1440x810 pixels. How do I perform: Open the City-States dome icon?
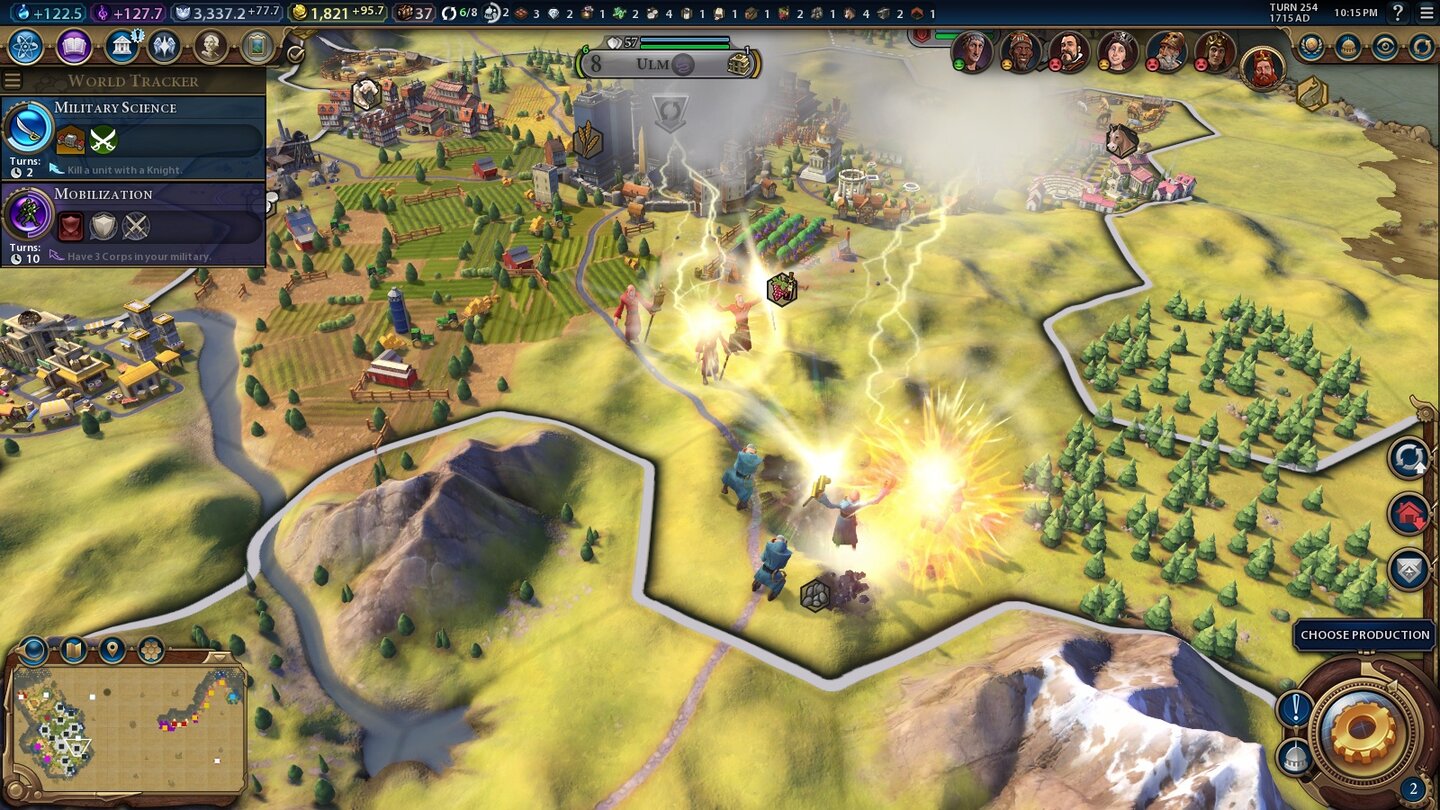tap(1348, 46)
